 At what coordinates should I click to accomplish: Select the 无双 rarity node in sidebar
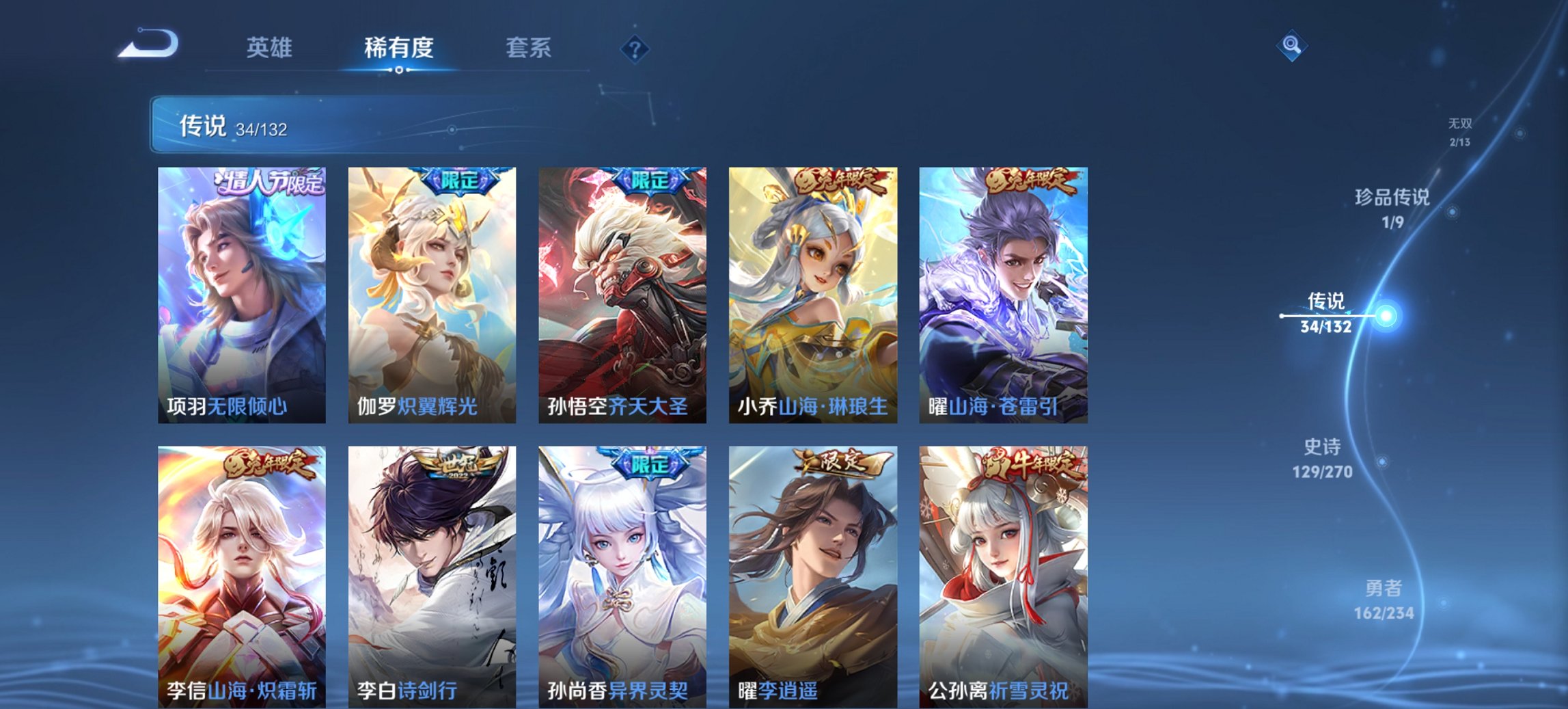coord(1460,131)
